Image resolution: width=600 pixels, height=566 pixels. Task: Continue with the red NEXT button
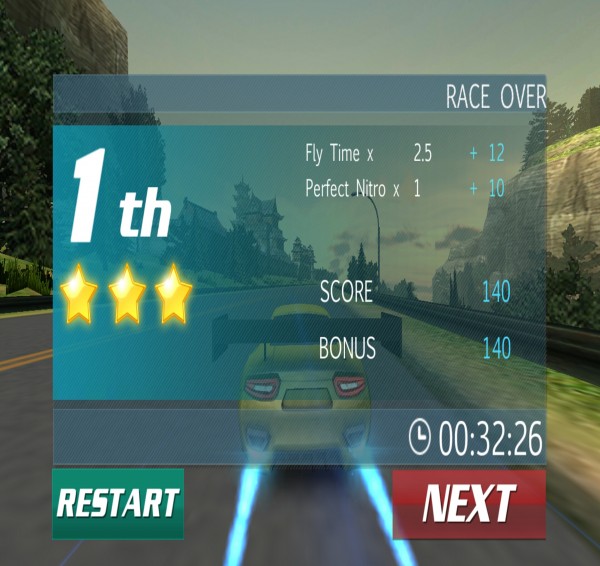[x=469, y=503]
